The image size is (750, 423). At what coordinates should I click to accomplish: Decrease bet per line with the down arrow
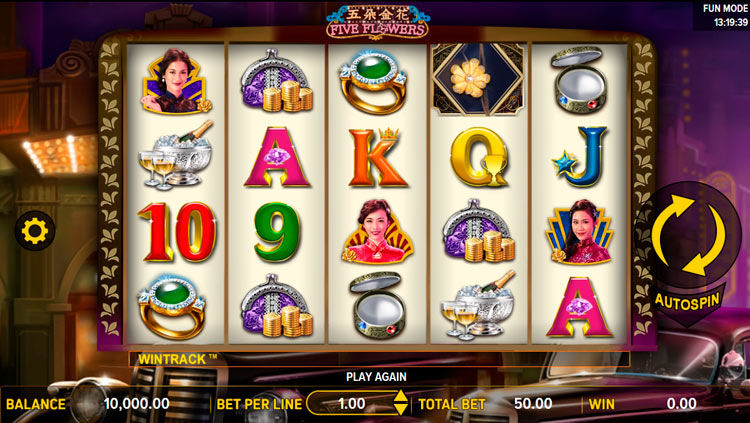400,409
